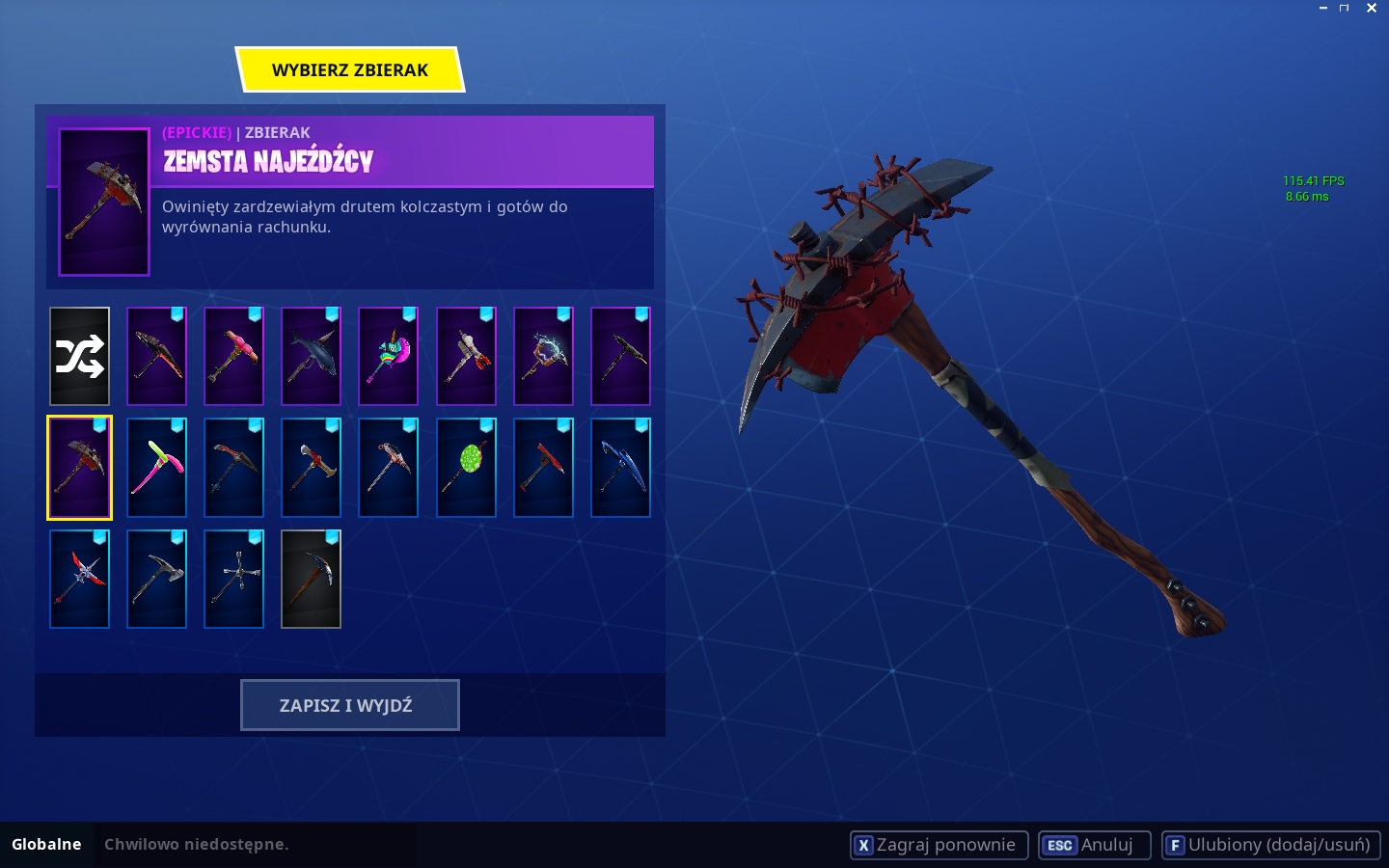Pick the electrified lantern pickaxe tile

click(543, 356)
